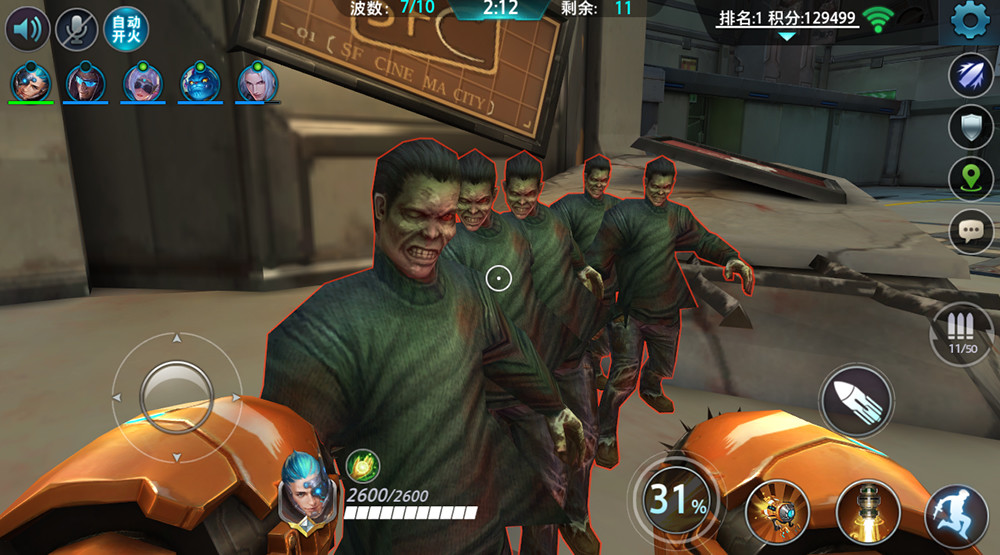Viewport: 1000px width, 555px height.
Task: Toggle the 自动开火 auto-fire button
Action: (x=125, y=29)
